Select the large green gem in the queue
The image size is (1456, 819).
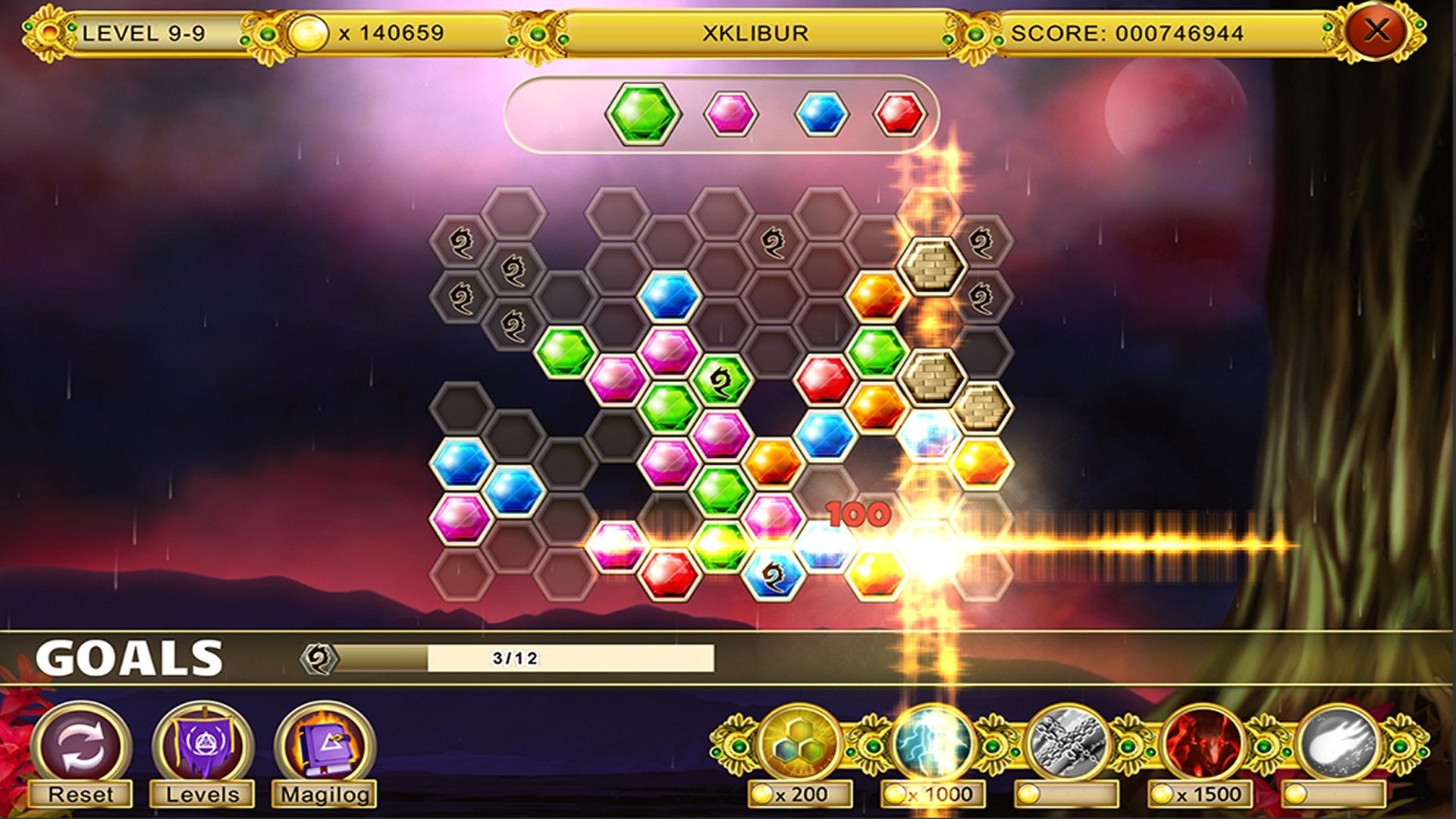point(643,115)
